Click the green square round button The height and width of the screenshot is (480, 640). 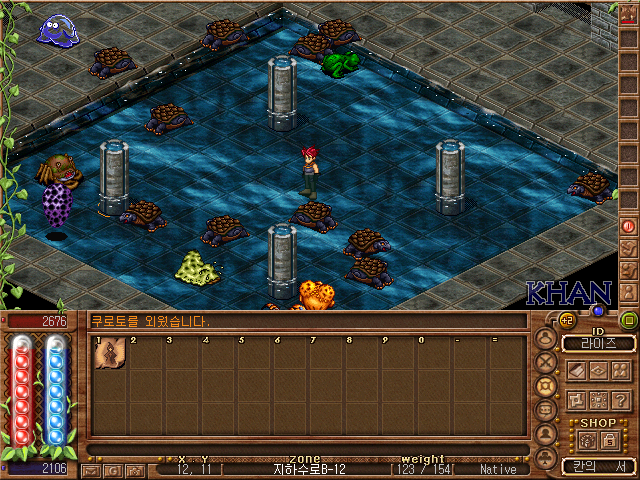628,320
